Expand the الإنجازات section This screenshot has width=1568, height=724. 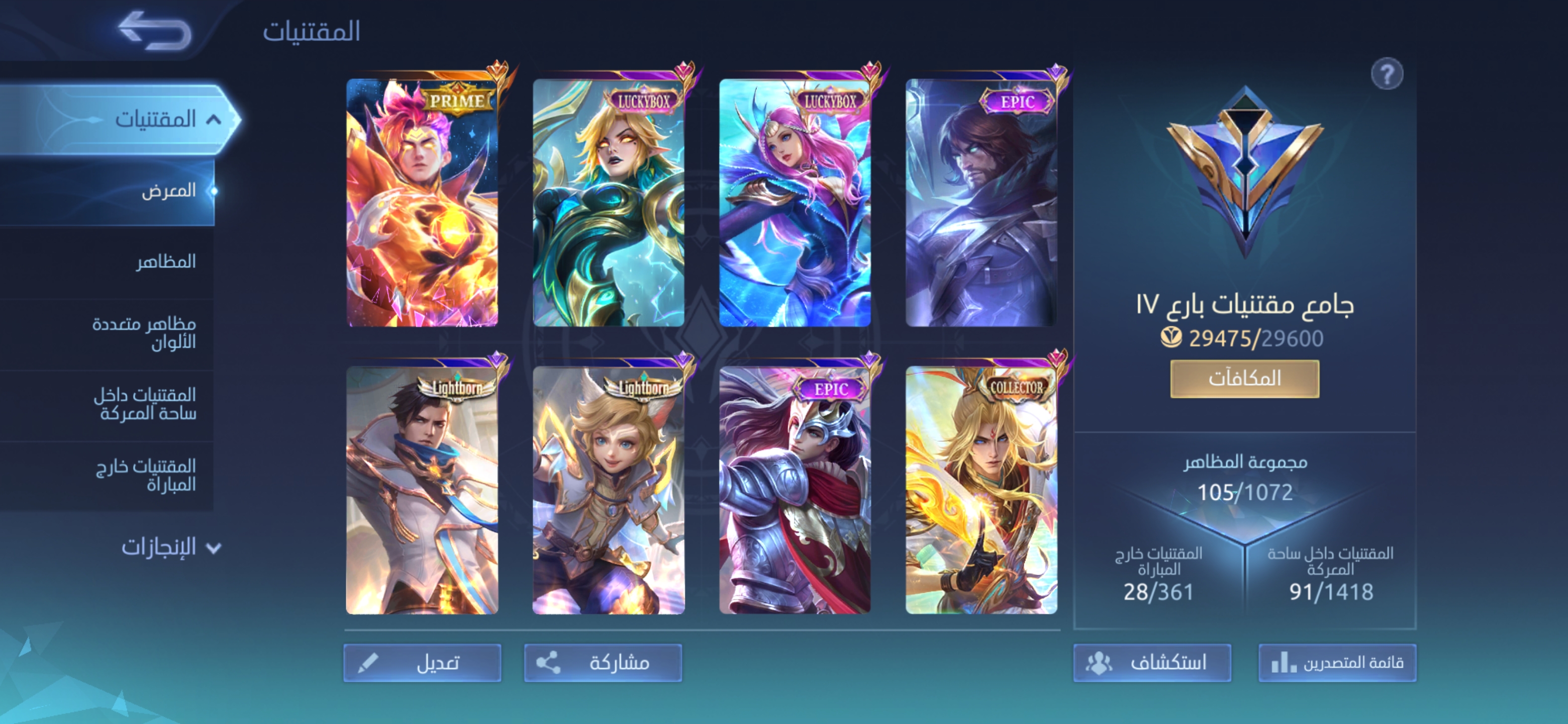170,547
